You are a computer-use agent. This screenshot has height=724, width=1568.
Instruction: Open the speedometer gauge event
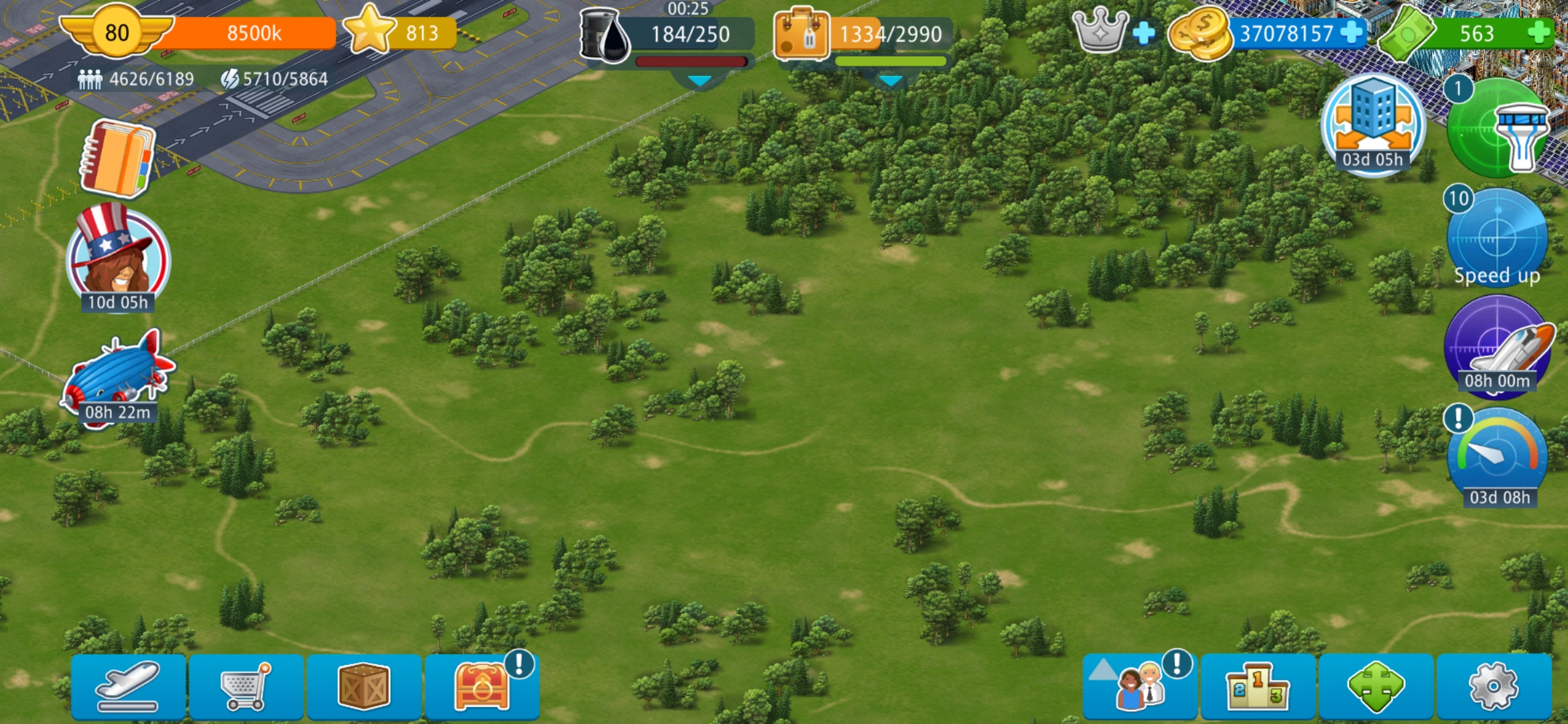[x=1497, y=457]
